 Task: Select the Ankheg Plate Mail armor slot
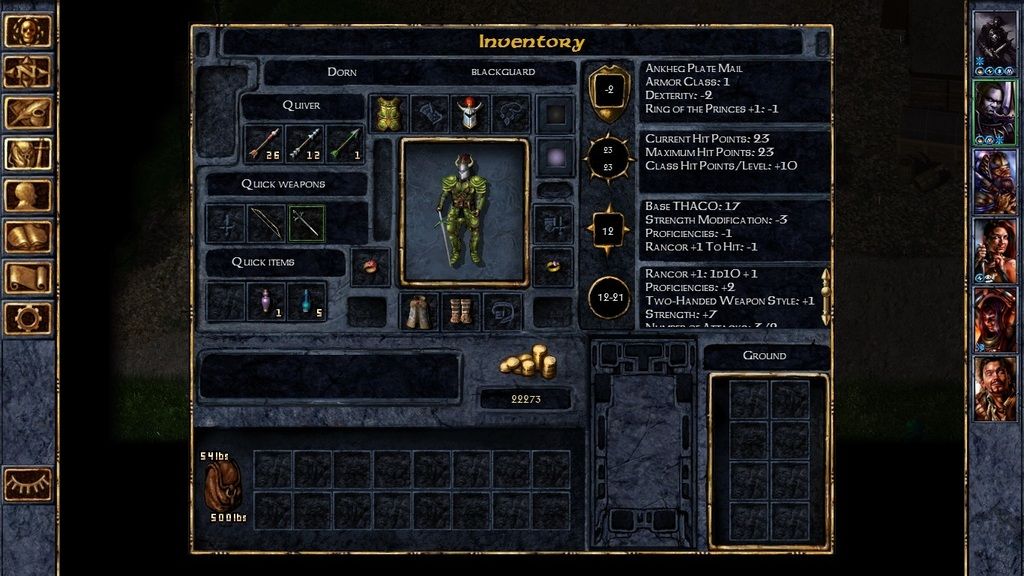388,114
